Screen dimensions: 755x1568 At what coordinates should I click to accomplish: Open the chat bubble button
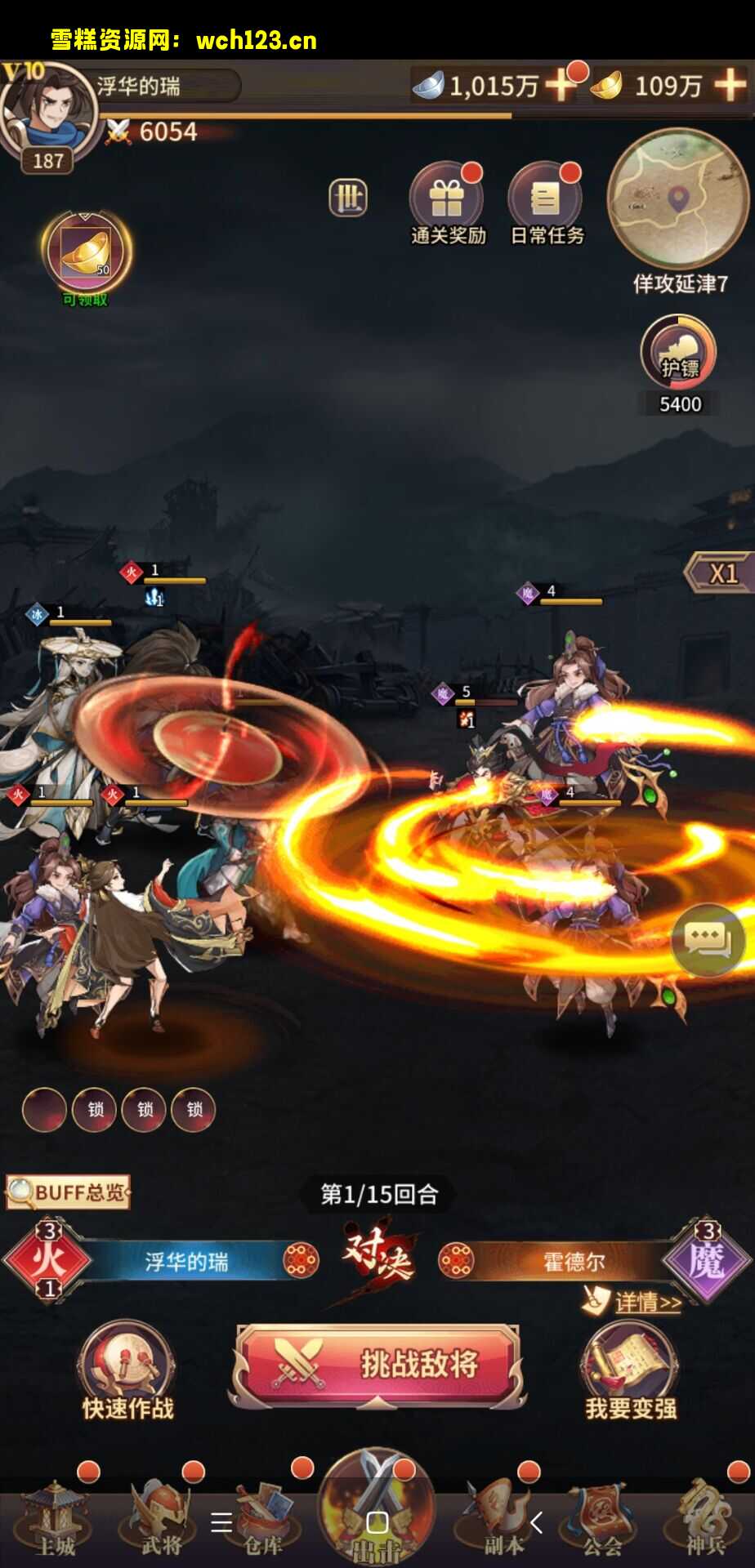tap(708, 941)
